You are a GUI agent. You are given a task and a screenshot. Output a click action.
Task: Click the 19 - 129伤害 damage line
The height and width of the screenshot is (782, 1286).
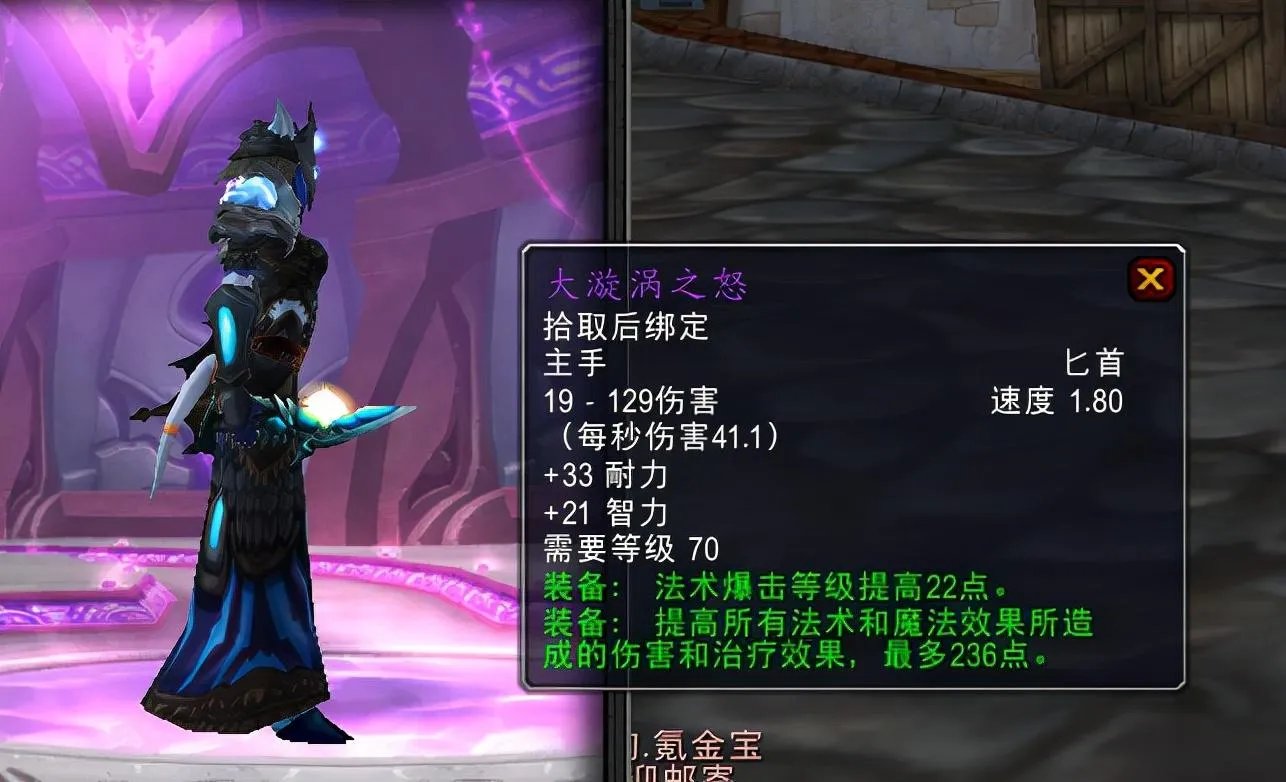630,400
